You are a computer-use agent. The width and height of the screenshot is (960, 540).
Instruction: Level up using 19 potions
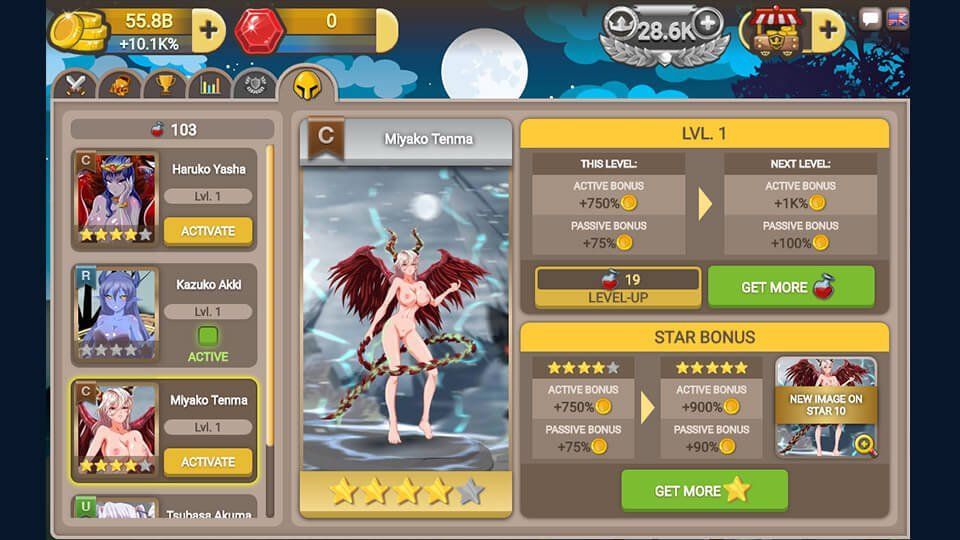point(618,287)
